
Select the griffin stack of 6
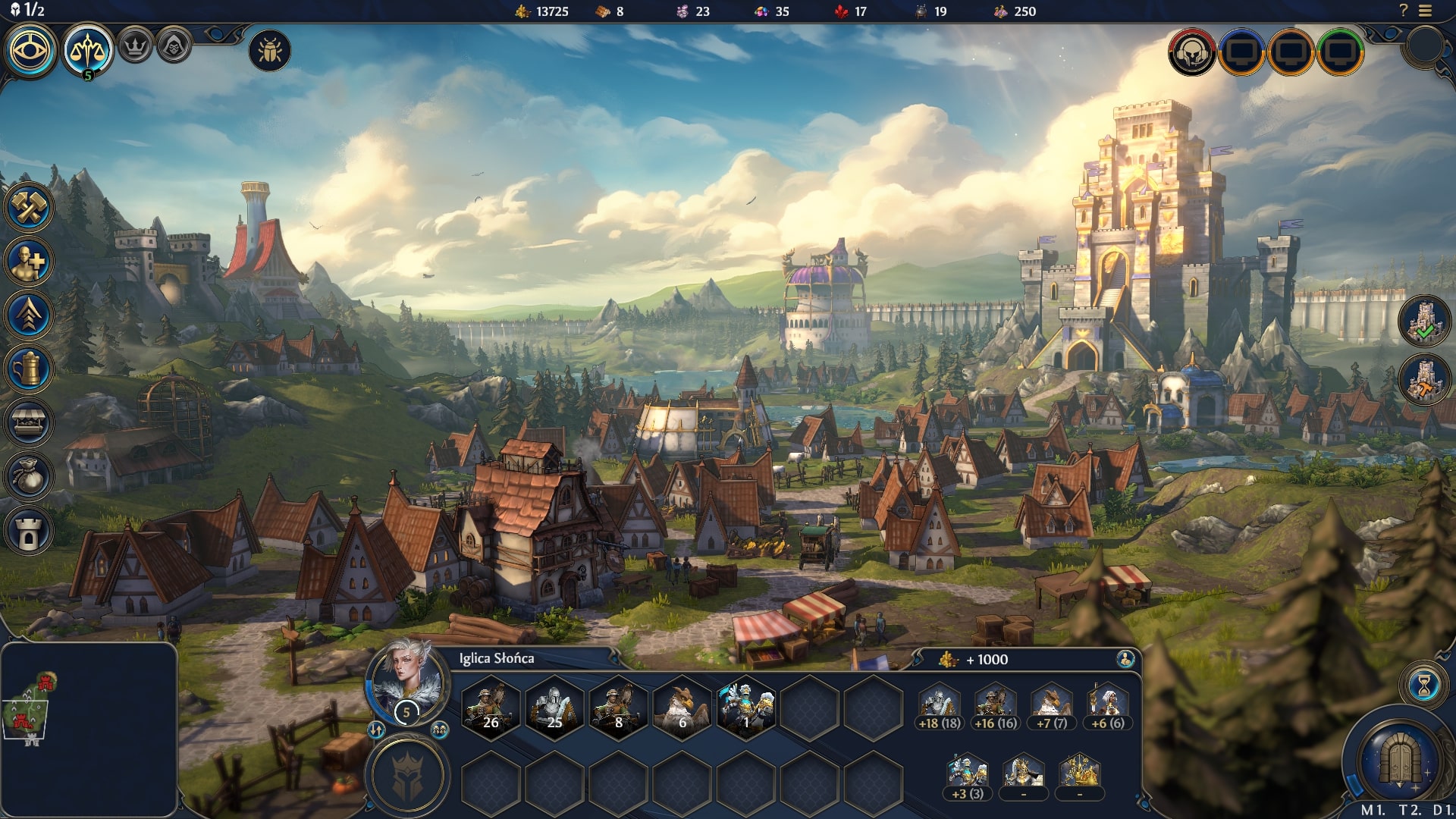tap(682, 707)
